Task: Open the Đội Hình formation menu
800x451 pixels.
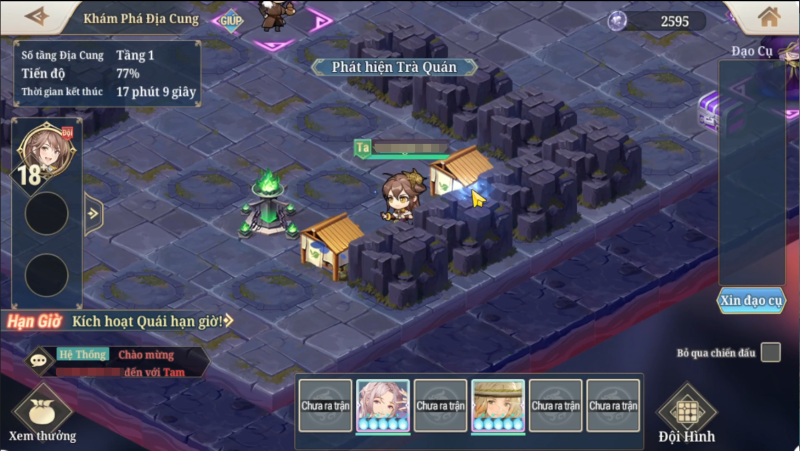Action: point(686,415)
